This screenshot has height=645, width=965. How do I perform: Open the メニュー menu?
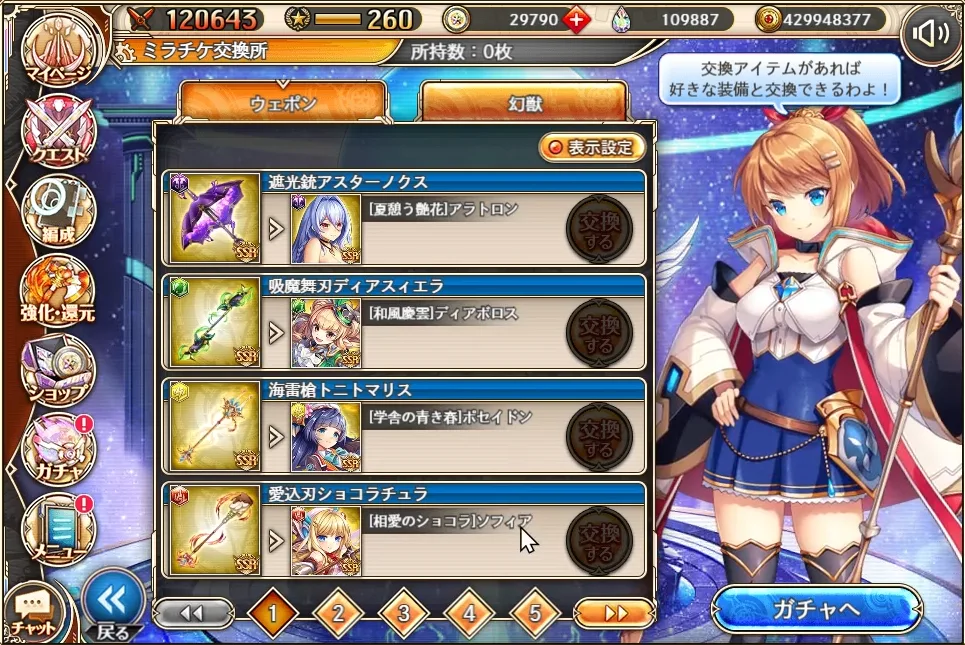59,528
